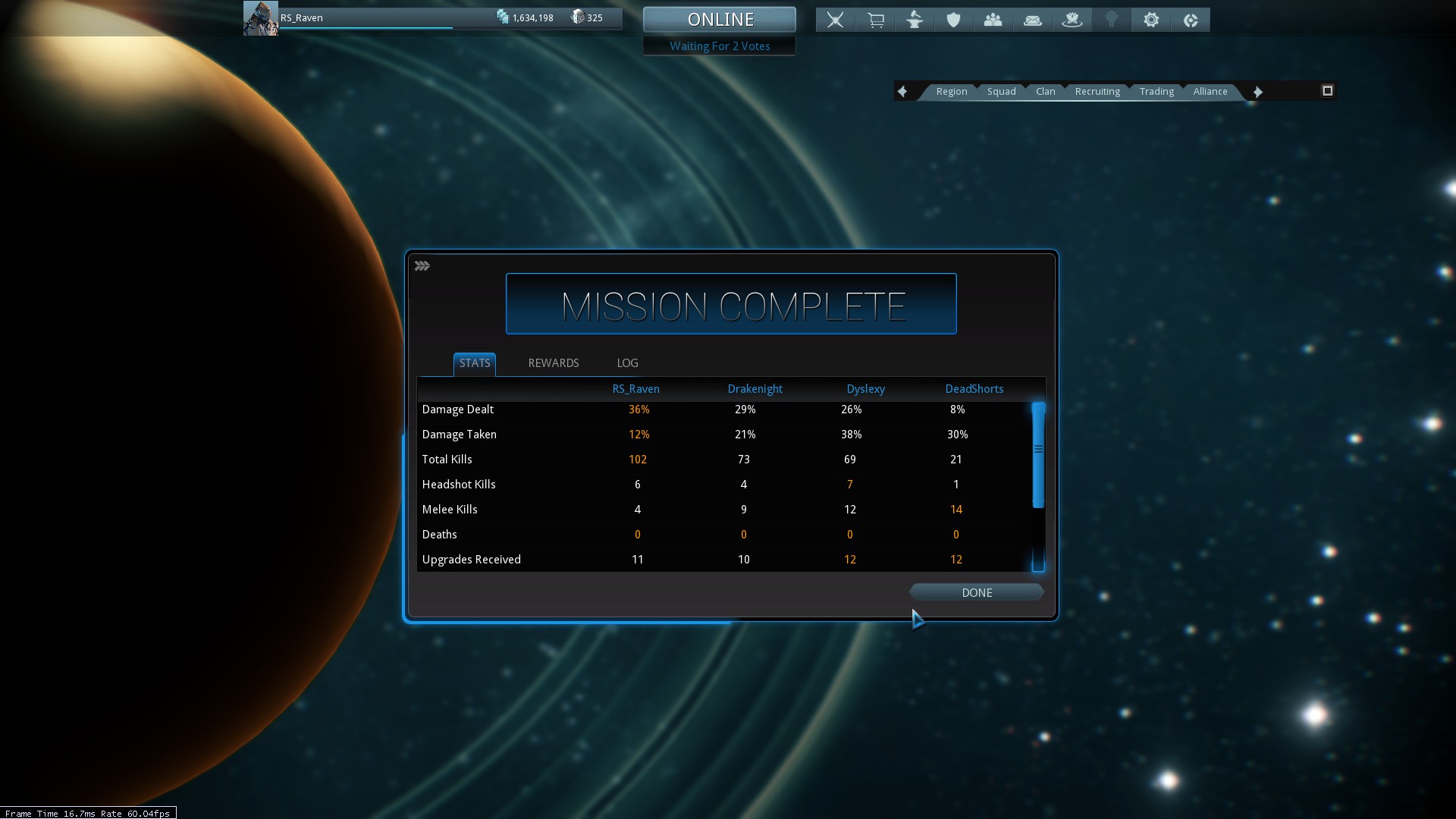The image size is (1456, 819).
Task: Open the anvil foundry icon
Action: tap(915, 20)
